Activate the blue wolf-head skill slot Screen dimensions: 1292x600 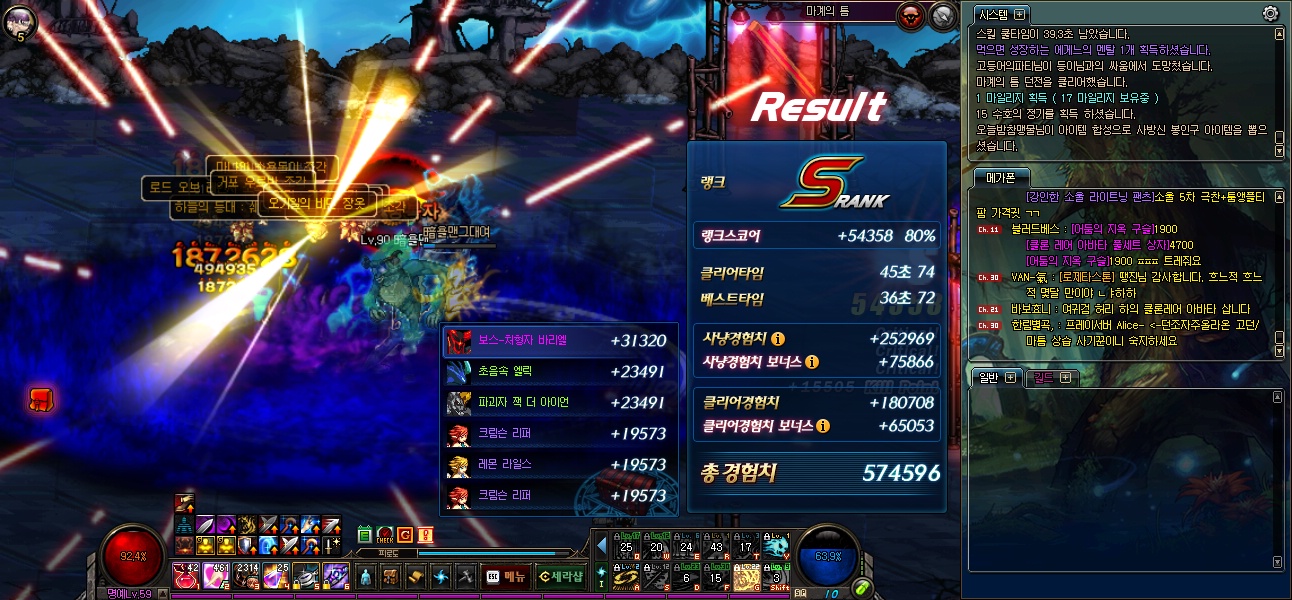click(777, 545)
